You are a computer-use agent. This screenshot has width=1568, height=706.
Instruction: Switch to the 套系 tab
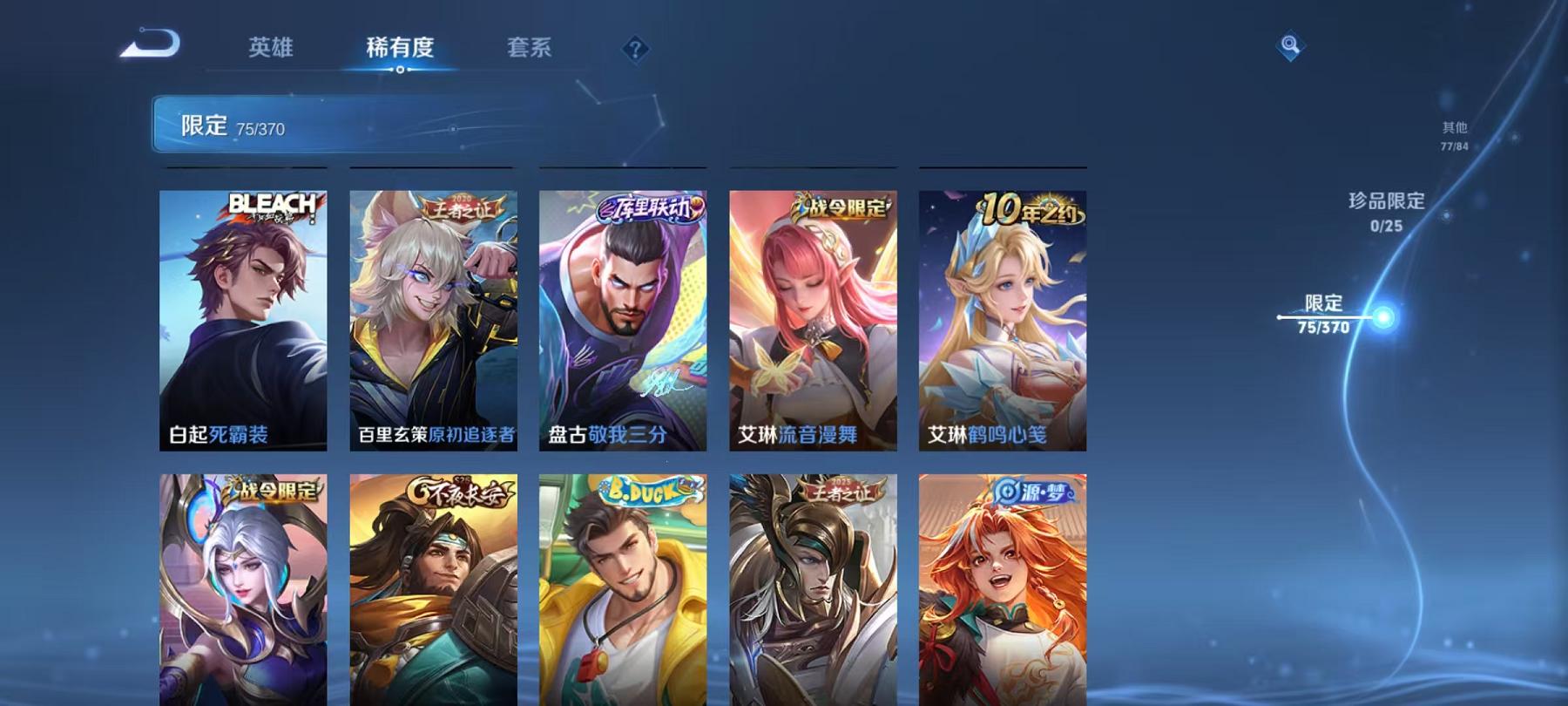coord(531,48)
